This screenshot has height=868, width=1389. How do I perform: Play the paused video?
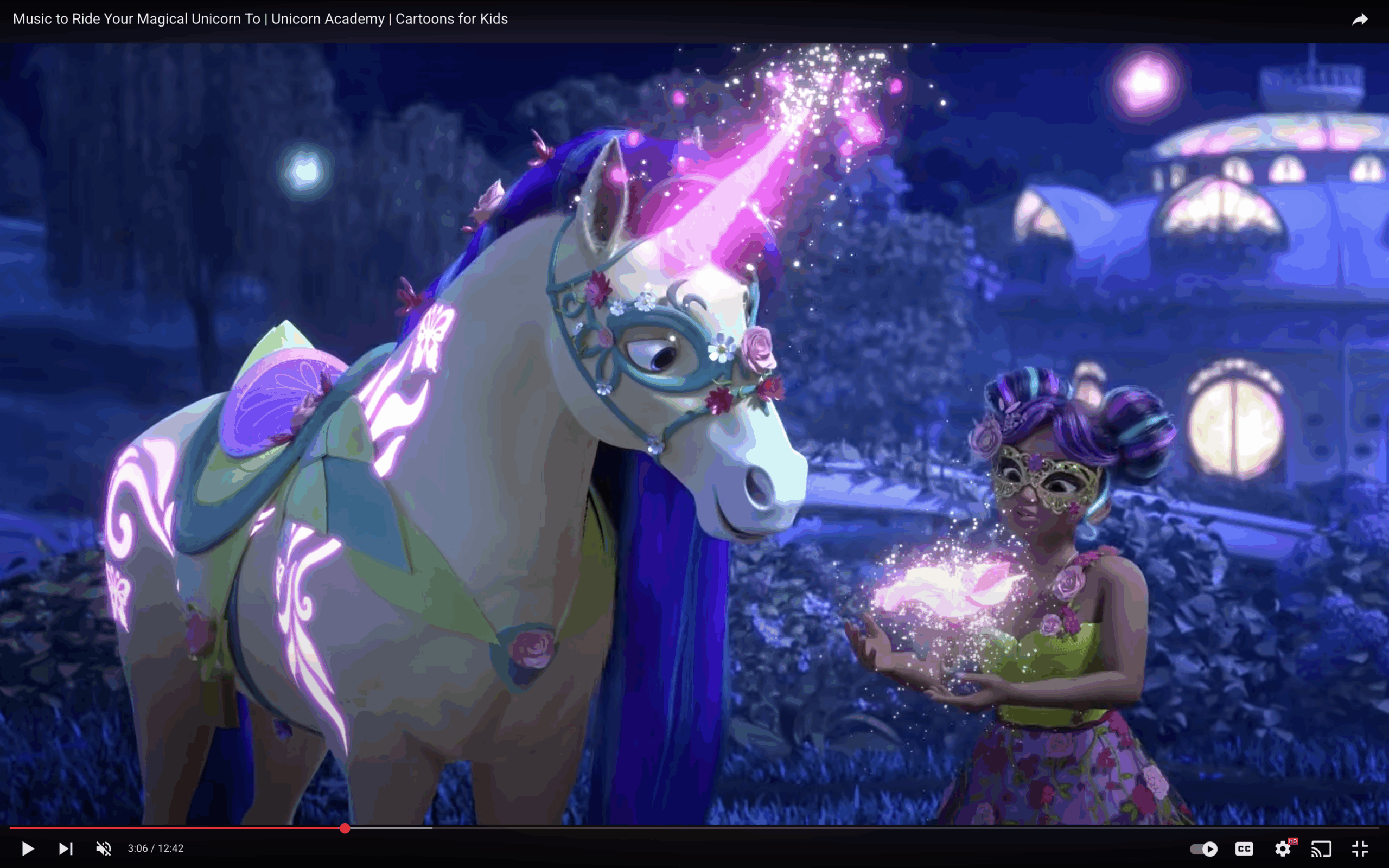pyautogui.click(x=28, y=848)
